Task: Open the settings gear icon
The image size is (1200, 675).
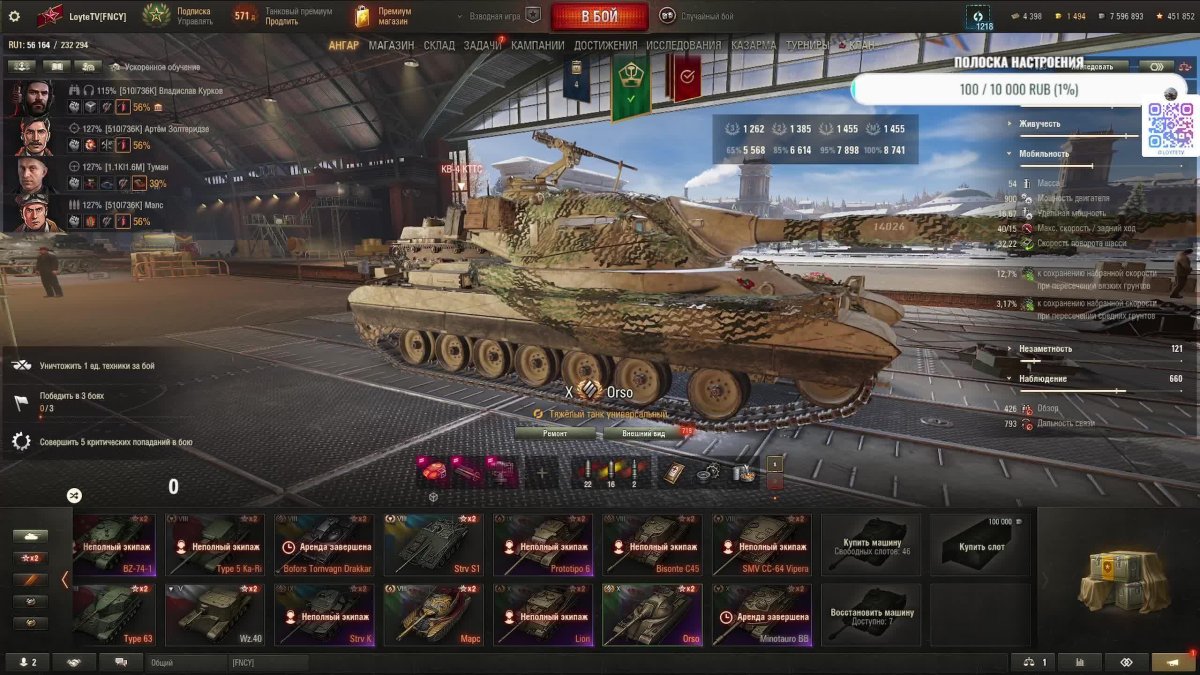Action: tap(14, 16)
